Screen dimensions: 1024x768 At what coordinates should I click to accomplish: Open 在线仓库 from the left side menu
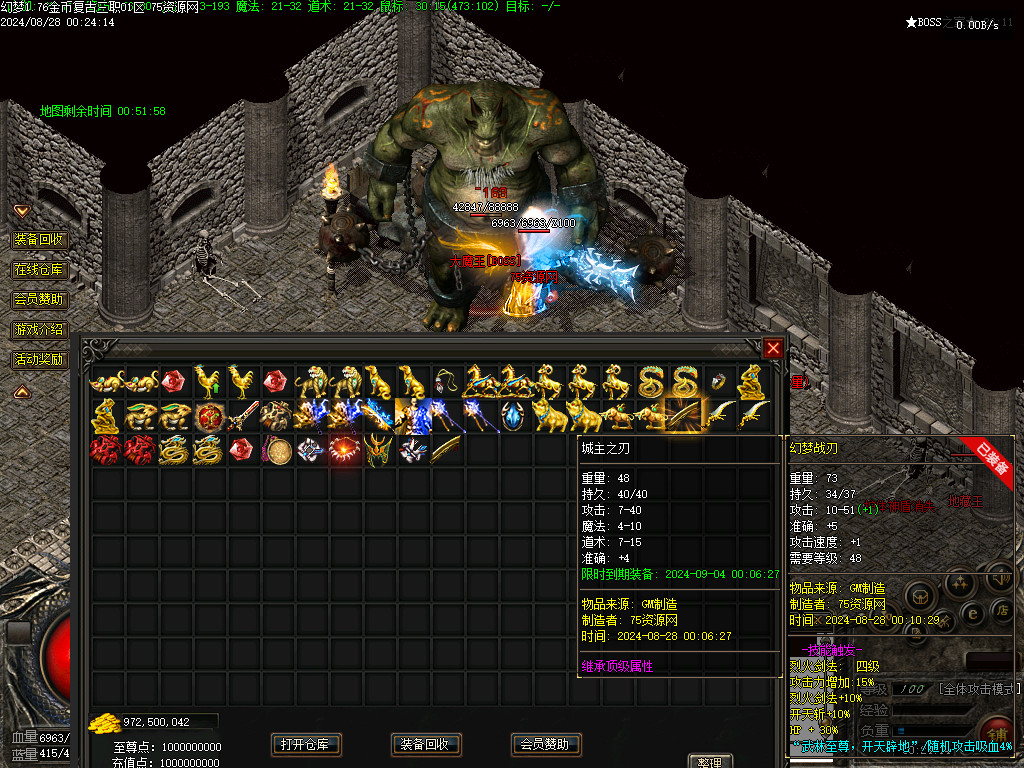[x=39, y=270]
